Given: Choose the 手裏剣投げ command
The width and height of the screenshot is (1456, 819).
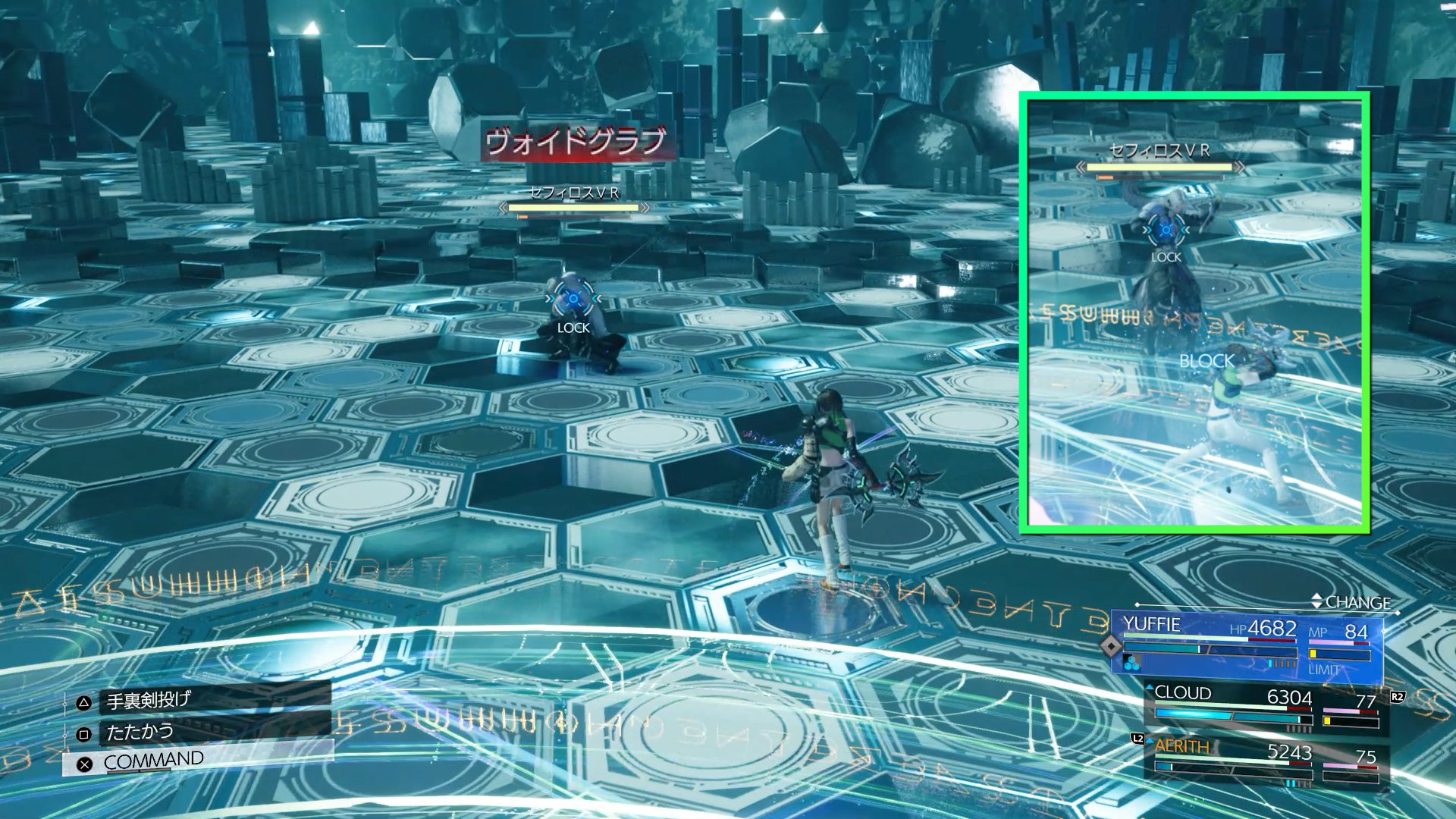Looking at the screenshot, I should [149, 701].
